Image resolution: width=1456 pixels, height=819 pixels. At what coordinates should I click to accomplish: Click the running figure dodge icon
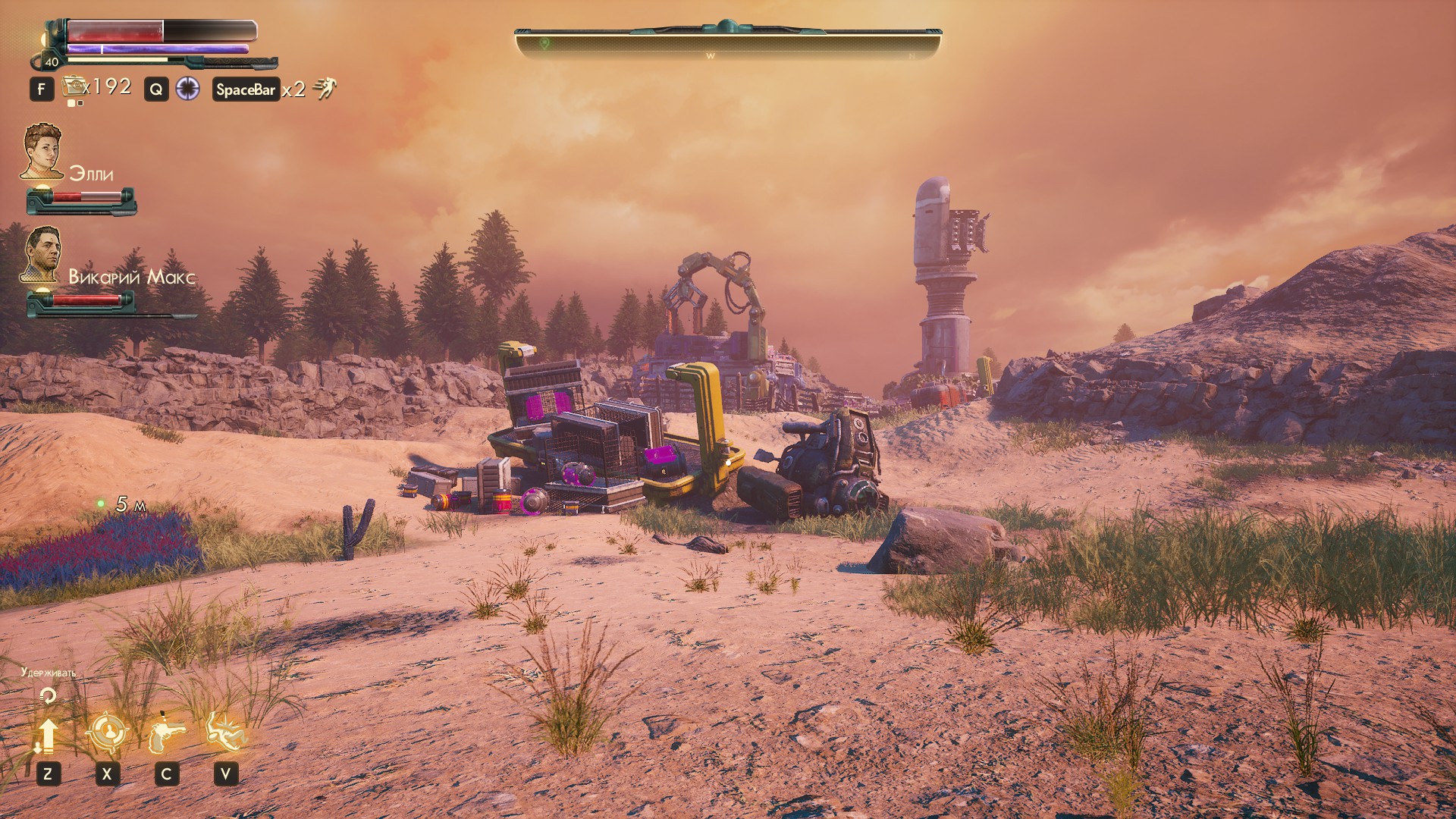[325, 89]
